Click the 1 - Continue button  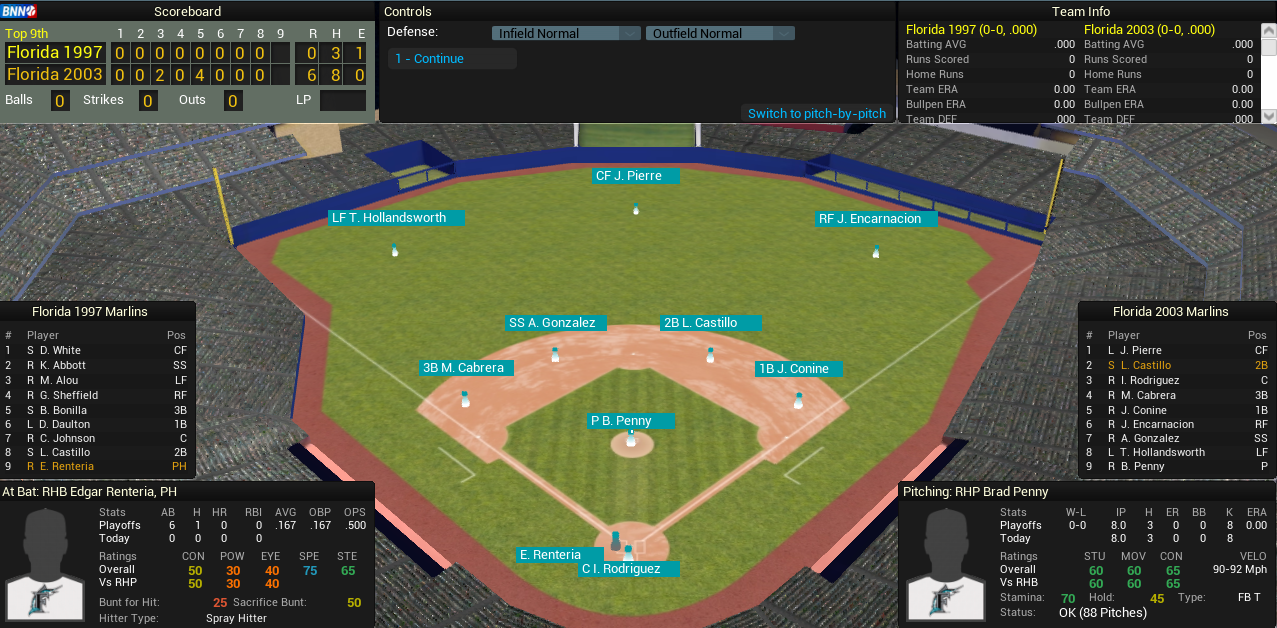pyautogui.click(x=452, y=59)
